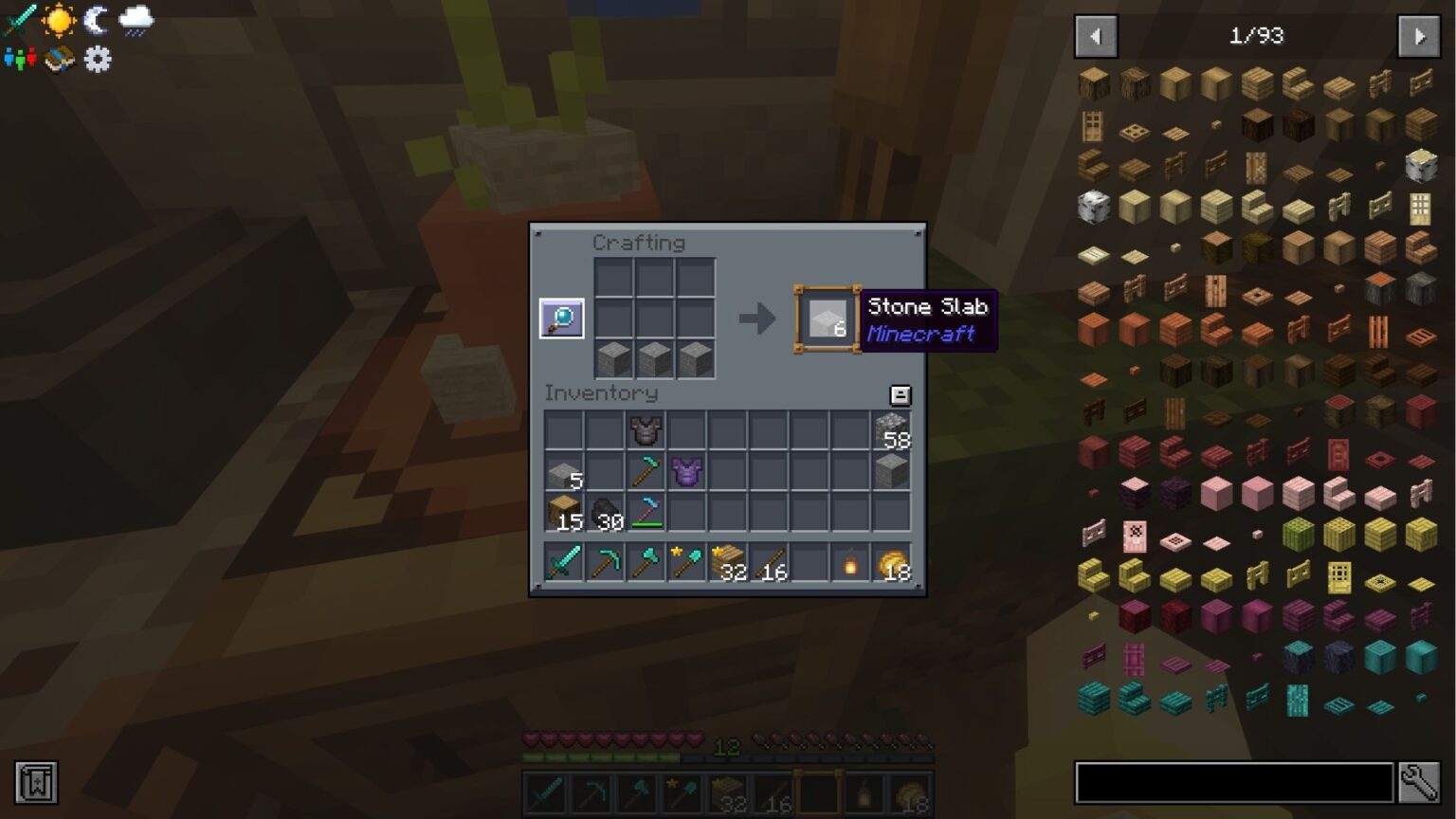
Task: Click the JEI search field at bottom right
Action: point(1232,780)
